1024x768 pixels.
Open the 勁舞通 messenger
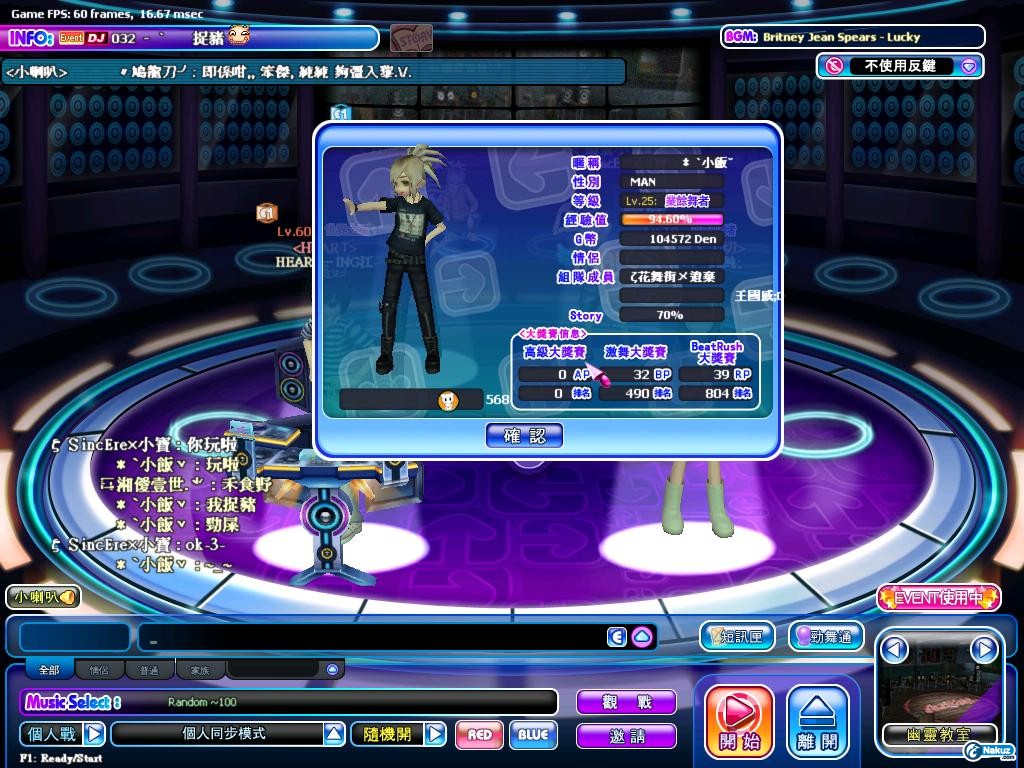pyautogui.click(x=825, y=636)
